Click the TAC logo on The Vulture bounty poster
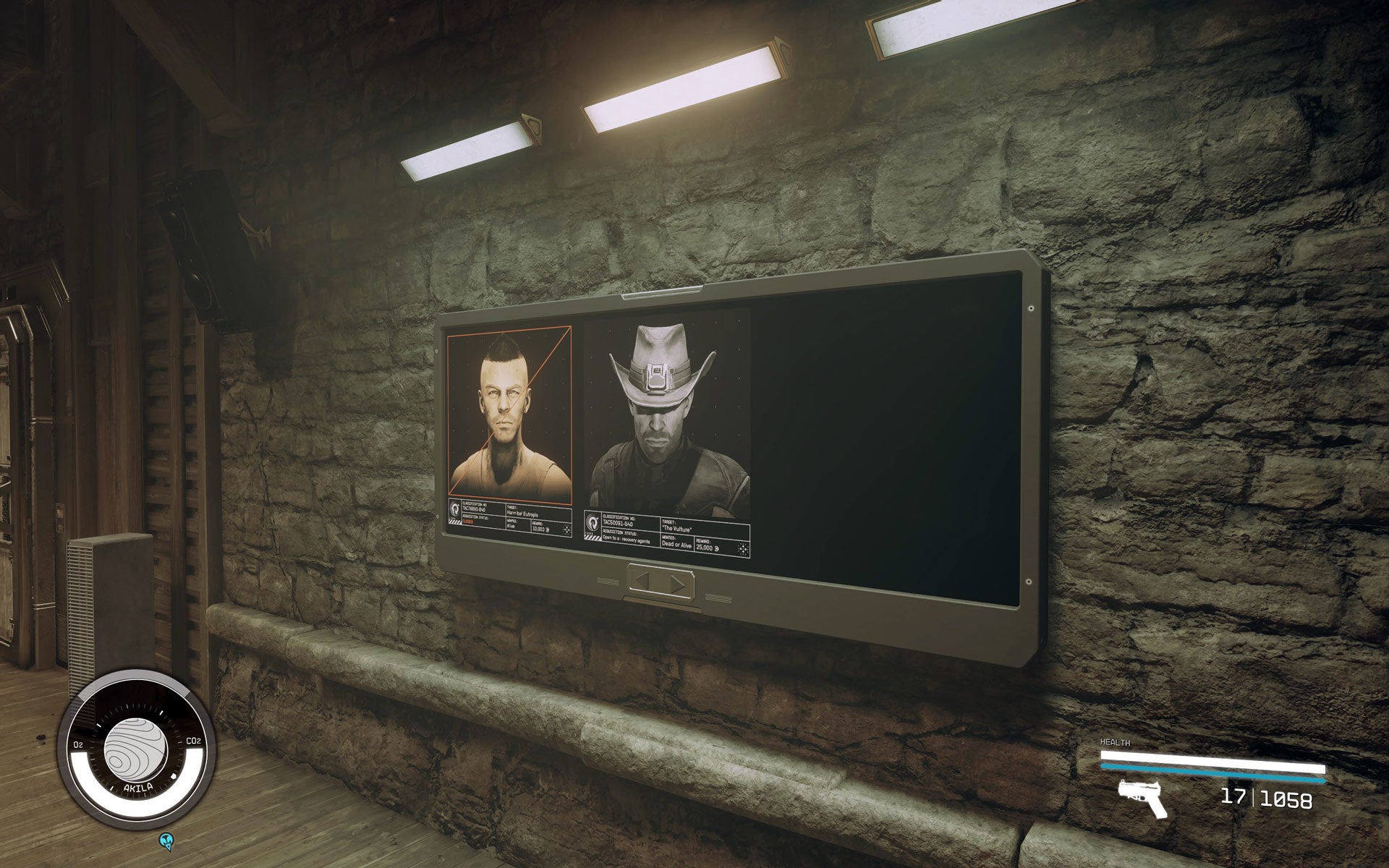1389x868 pixels. coord(592,523)
